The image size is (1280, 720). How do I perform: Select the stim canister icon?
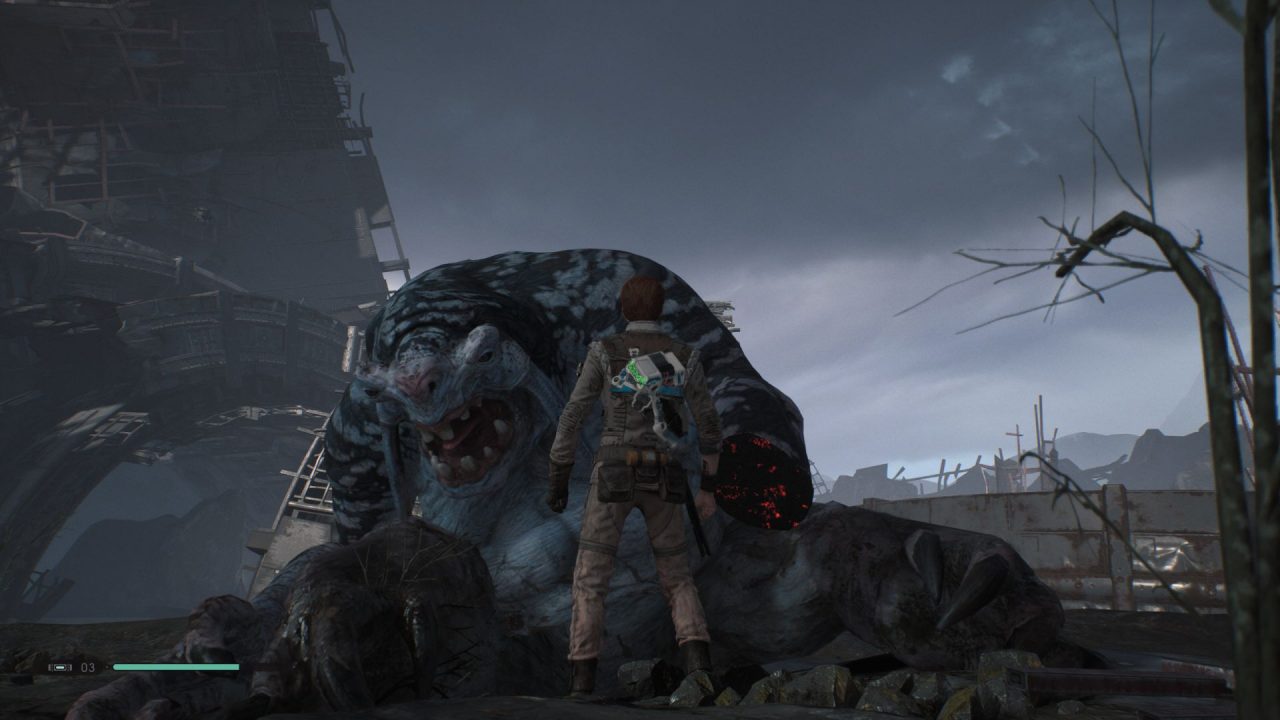click(x=61, y=667)
